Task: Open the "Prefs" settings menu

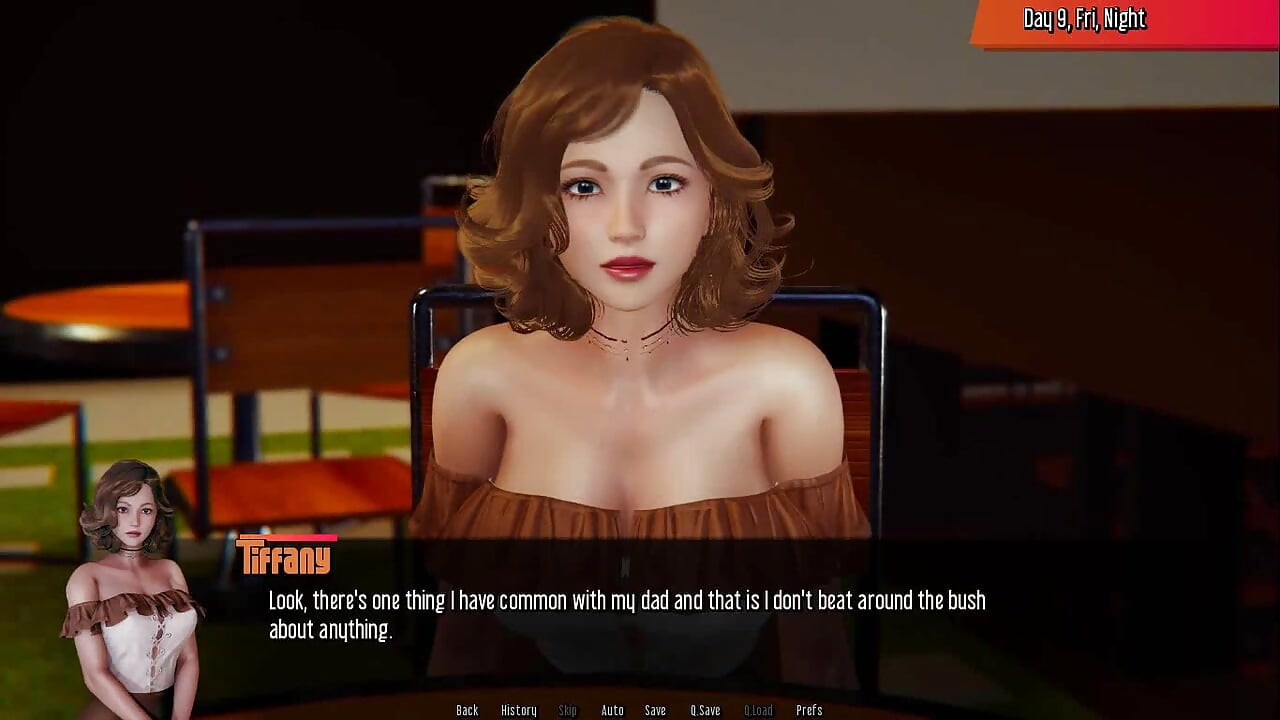Action: tap(809, 710)
